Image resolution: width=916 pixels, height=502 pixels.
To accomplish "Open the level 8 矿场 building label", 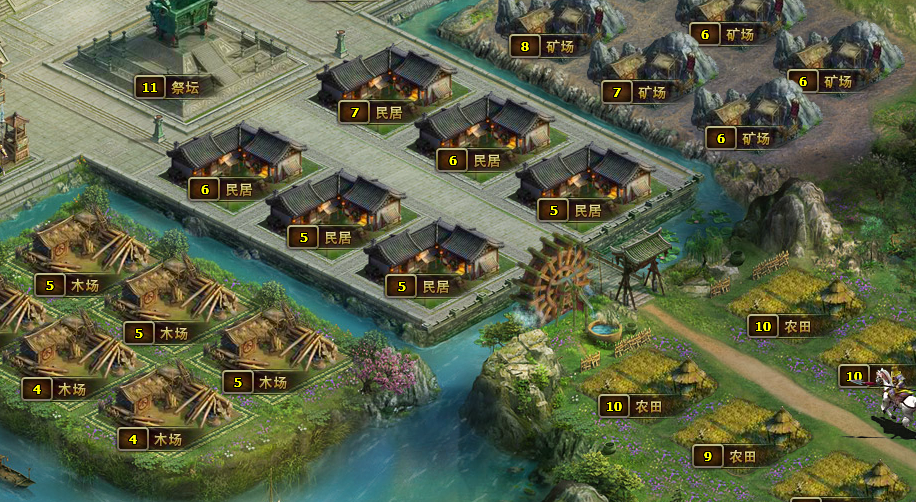I will point(544,46).
